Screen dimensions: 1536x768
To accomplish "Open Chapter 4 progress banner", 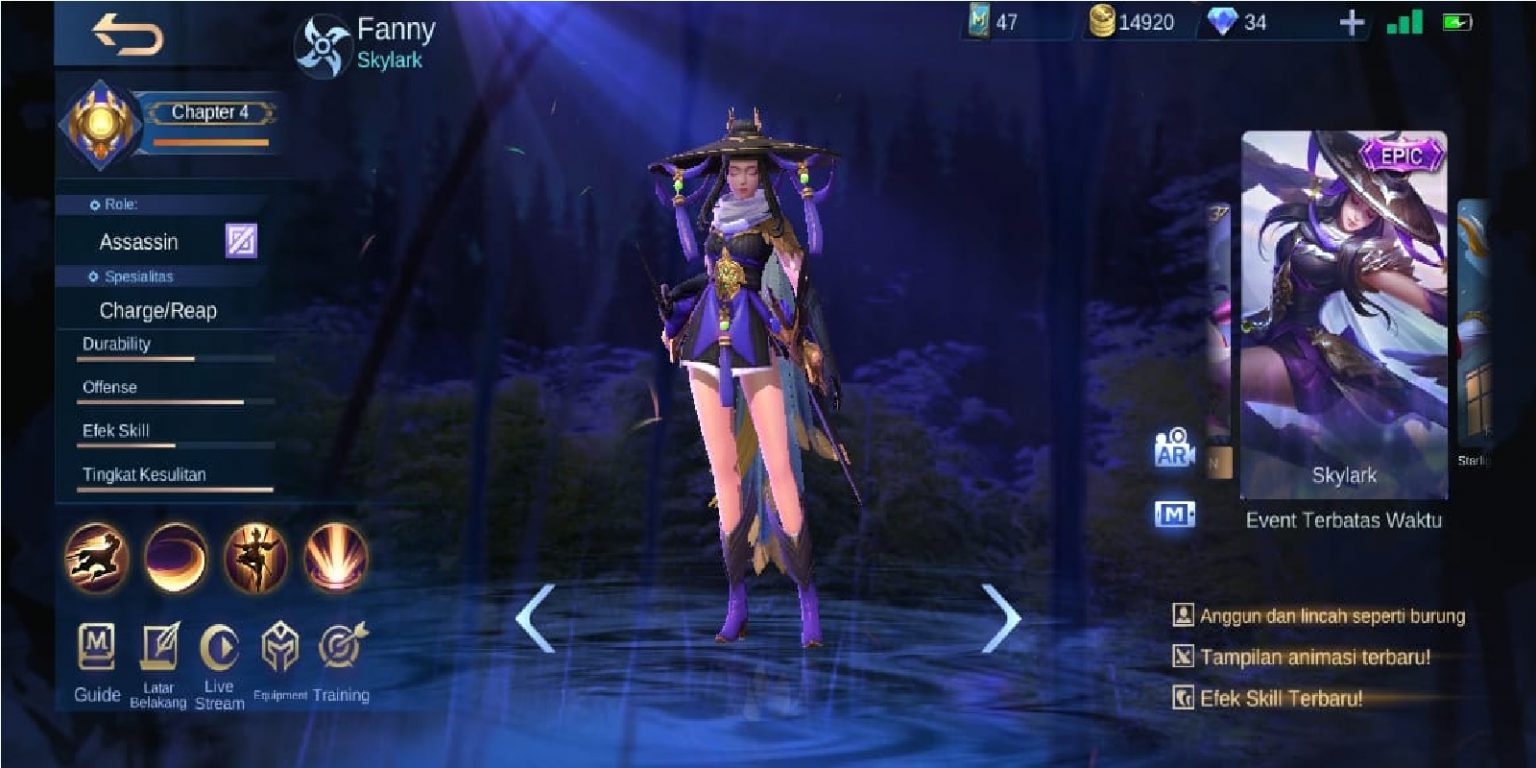I will pos(212,113).
